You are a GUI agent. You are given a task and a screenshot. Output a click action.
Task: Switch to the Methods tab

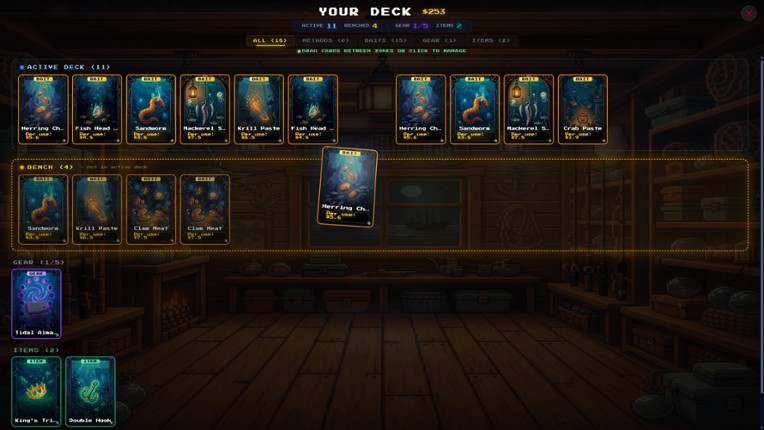pos(325,41)
